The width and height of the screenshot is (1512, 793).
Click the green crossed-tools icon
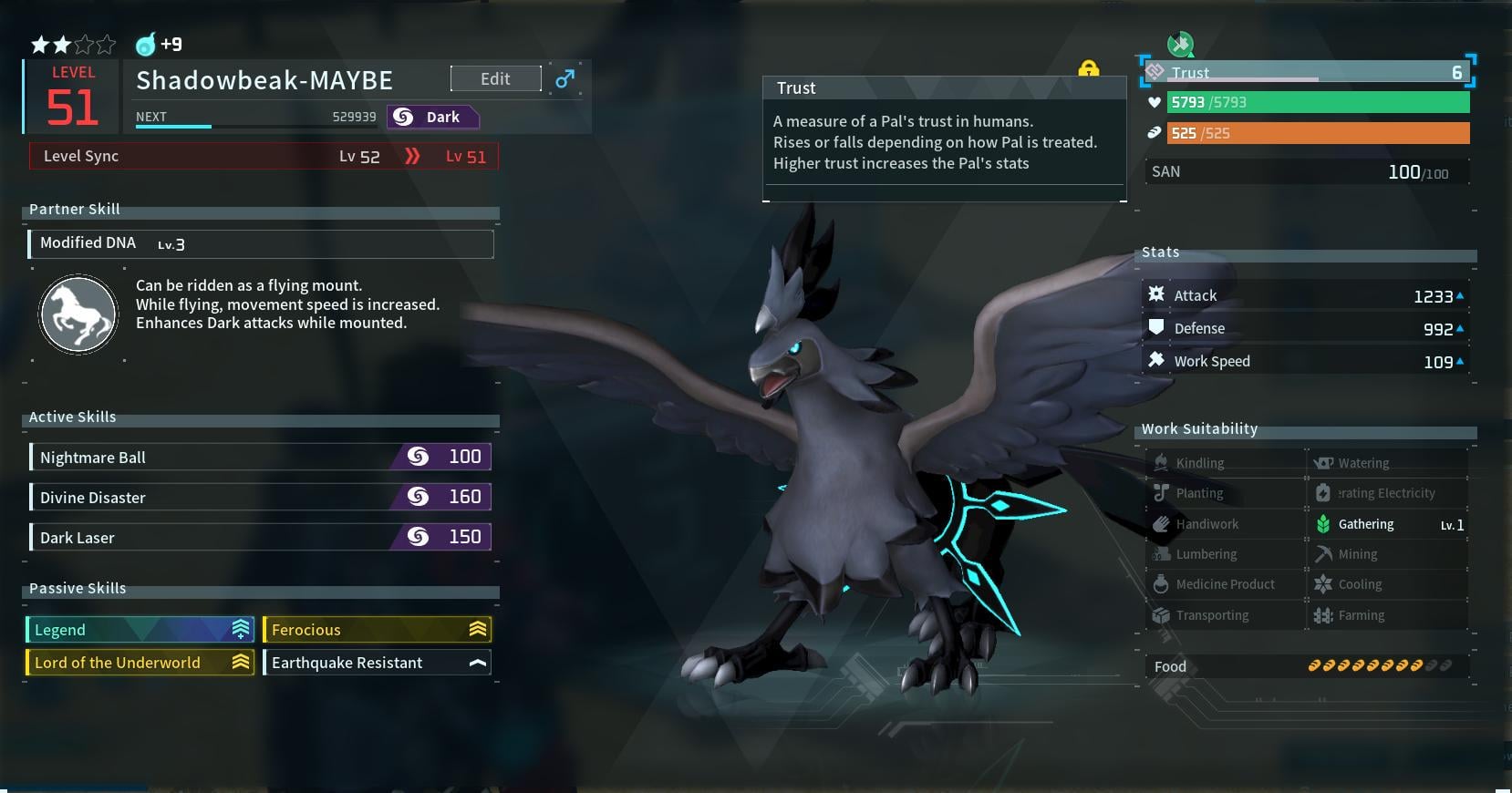1180,43
